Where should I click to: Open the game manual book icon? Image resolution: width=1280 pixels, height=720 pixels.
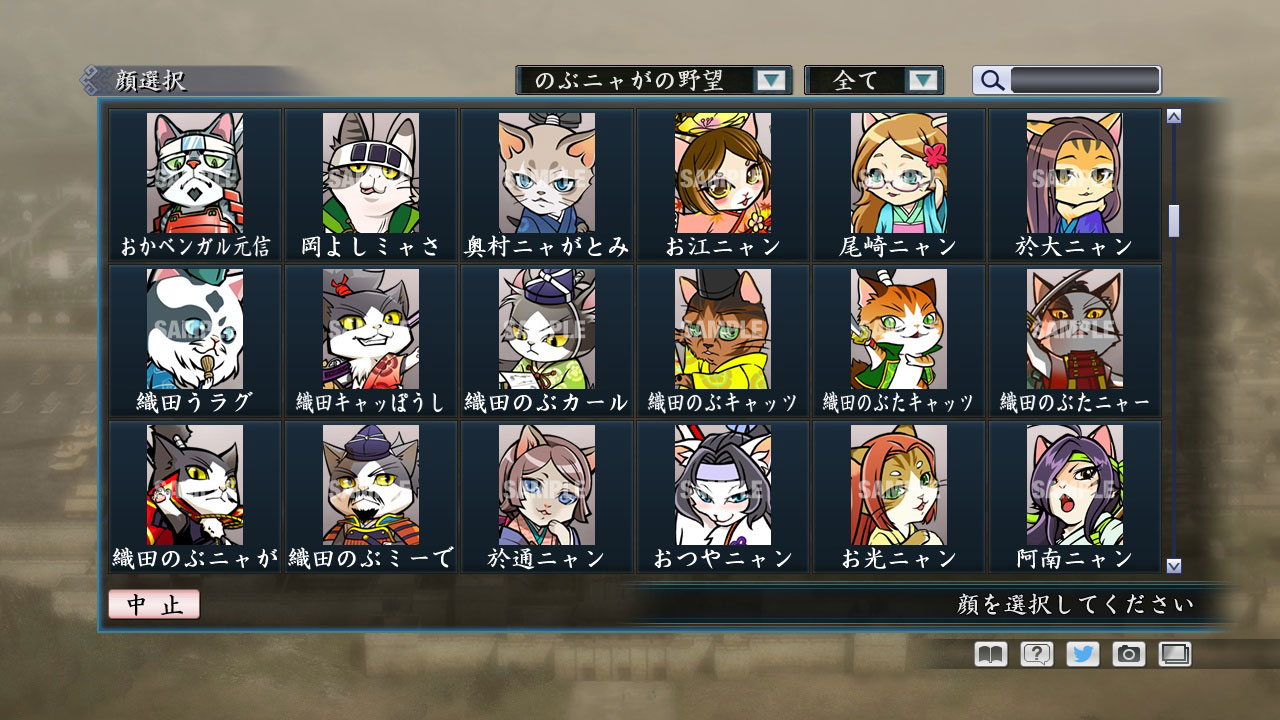(988, 654)
